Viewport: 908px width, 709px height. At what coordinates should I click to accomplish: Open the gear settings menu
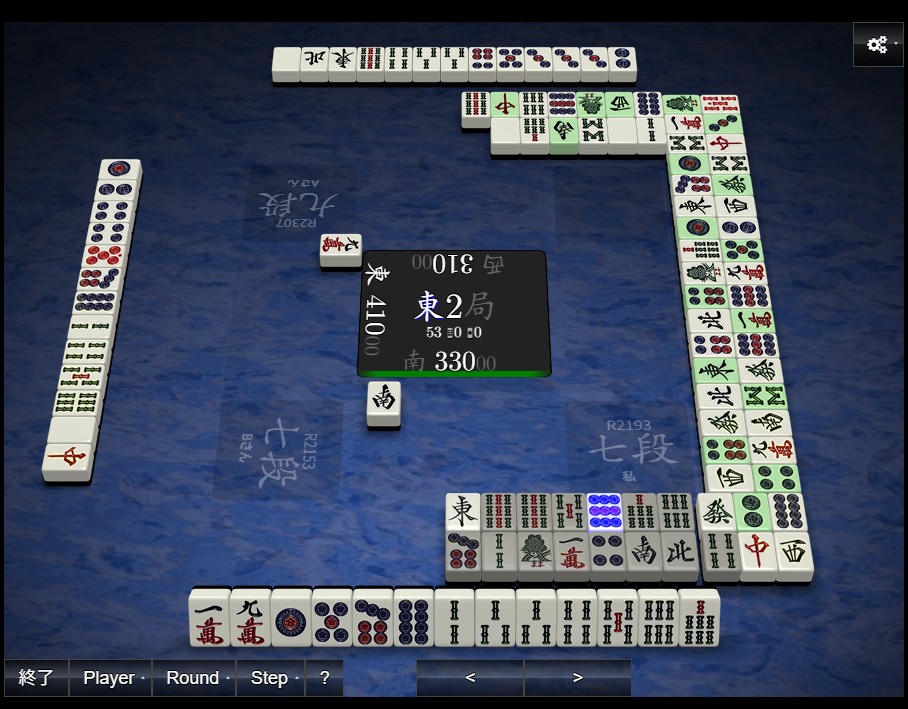point(878,45)
